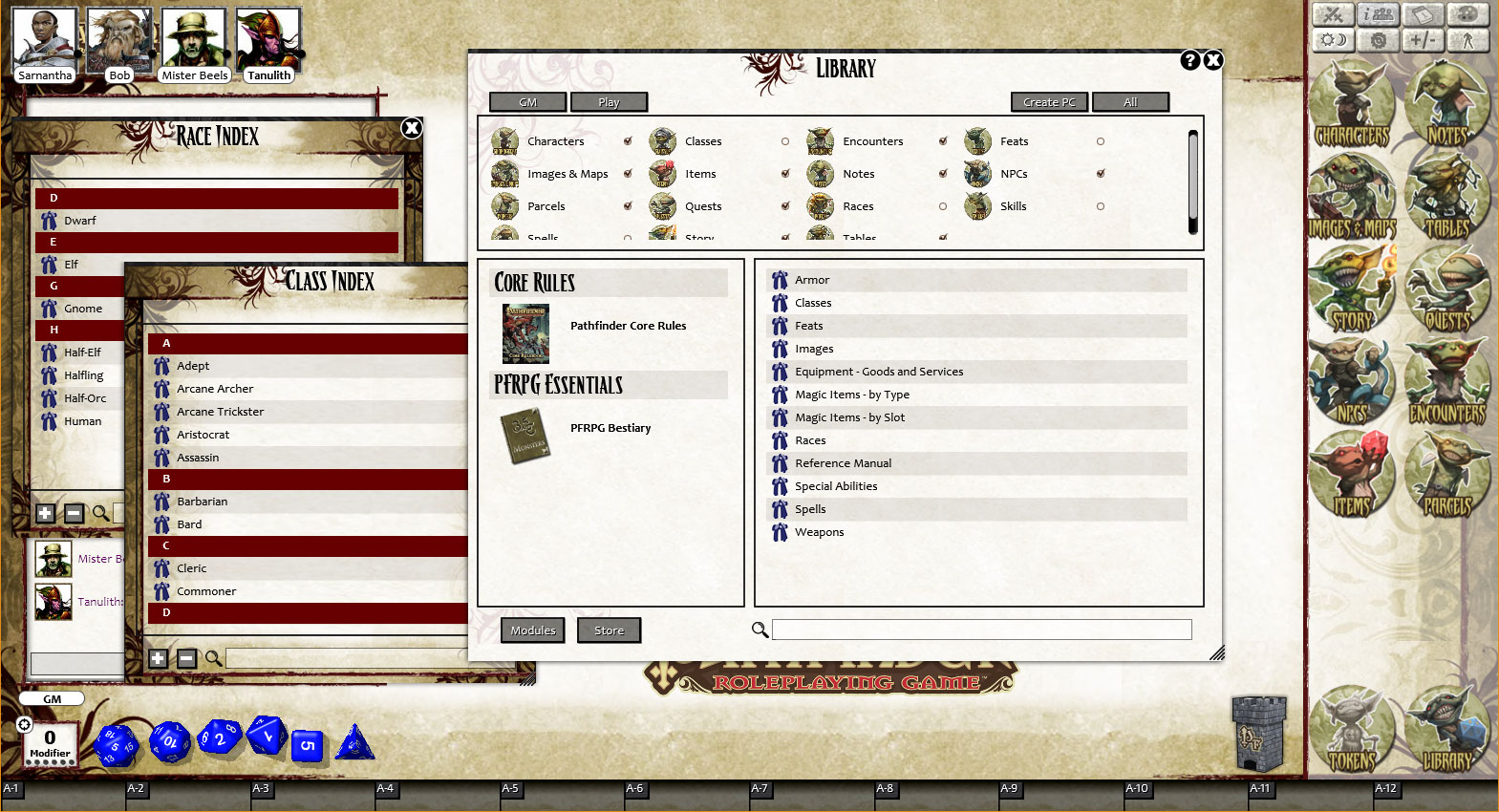Switch to the Play tab in Library
This screenshot has width=1499, height=812.
[x=610, y=102]
